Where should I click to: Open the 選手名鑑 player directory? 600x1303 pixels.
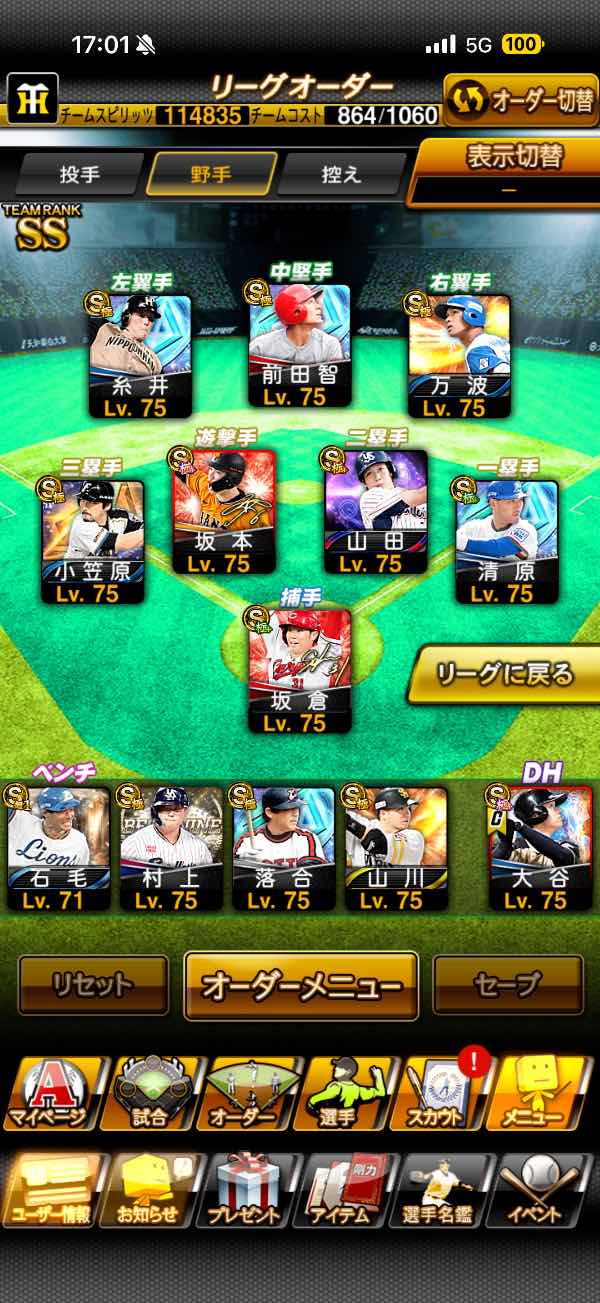(x=445, y=1192)
